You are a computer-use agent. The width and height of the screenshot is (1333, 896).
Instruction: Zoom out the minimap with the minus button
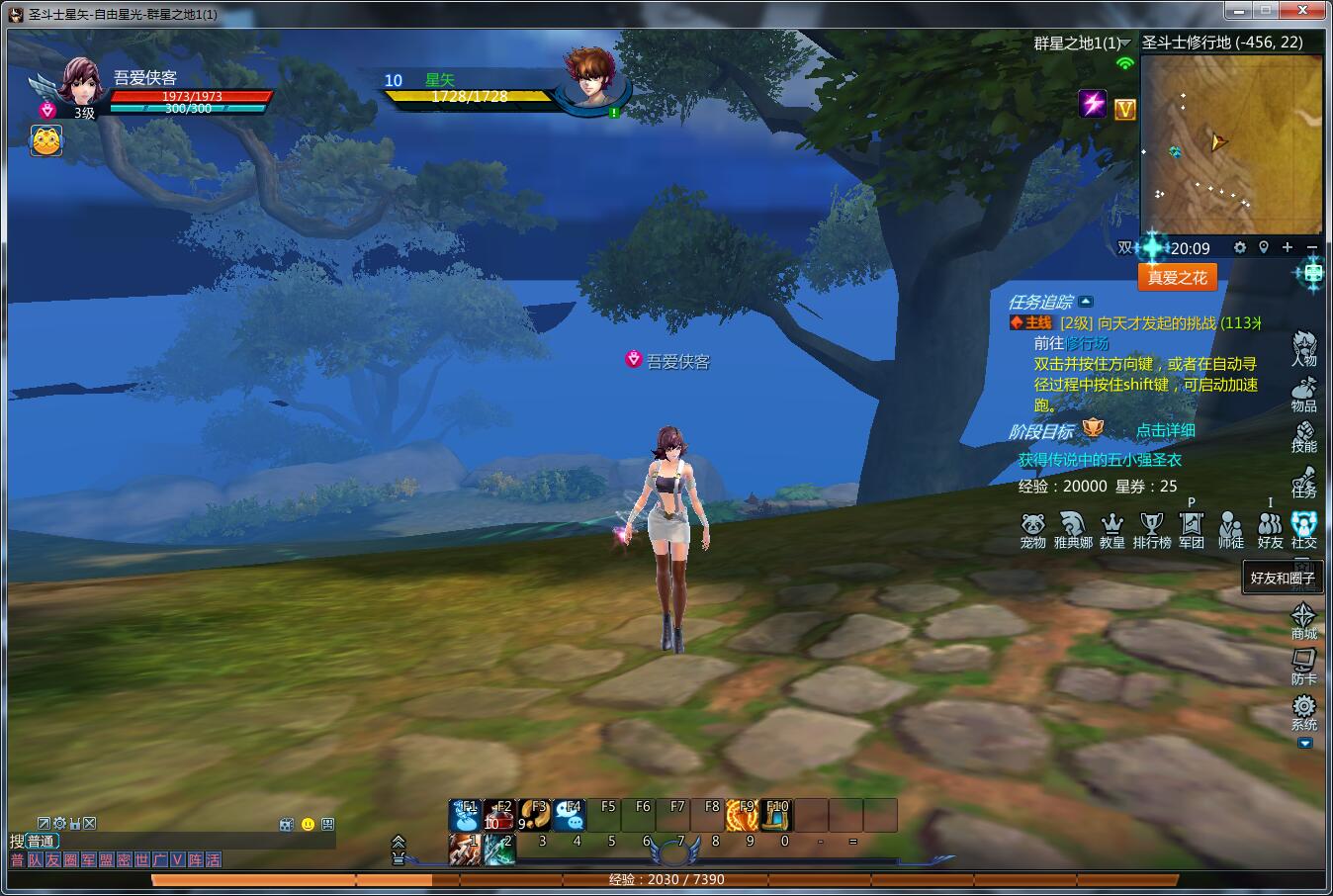[x=1312, y=247]
